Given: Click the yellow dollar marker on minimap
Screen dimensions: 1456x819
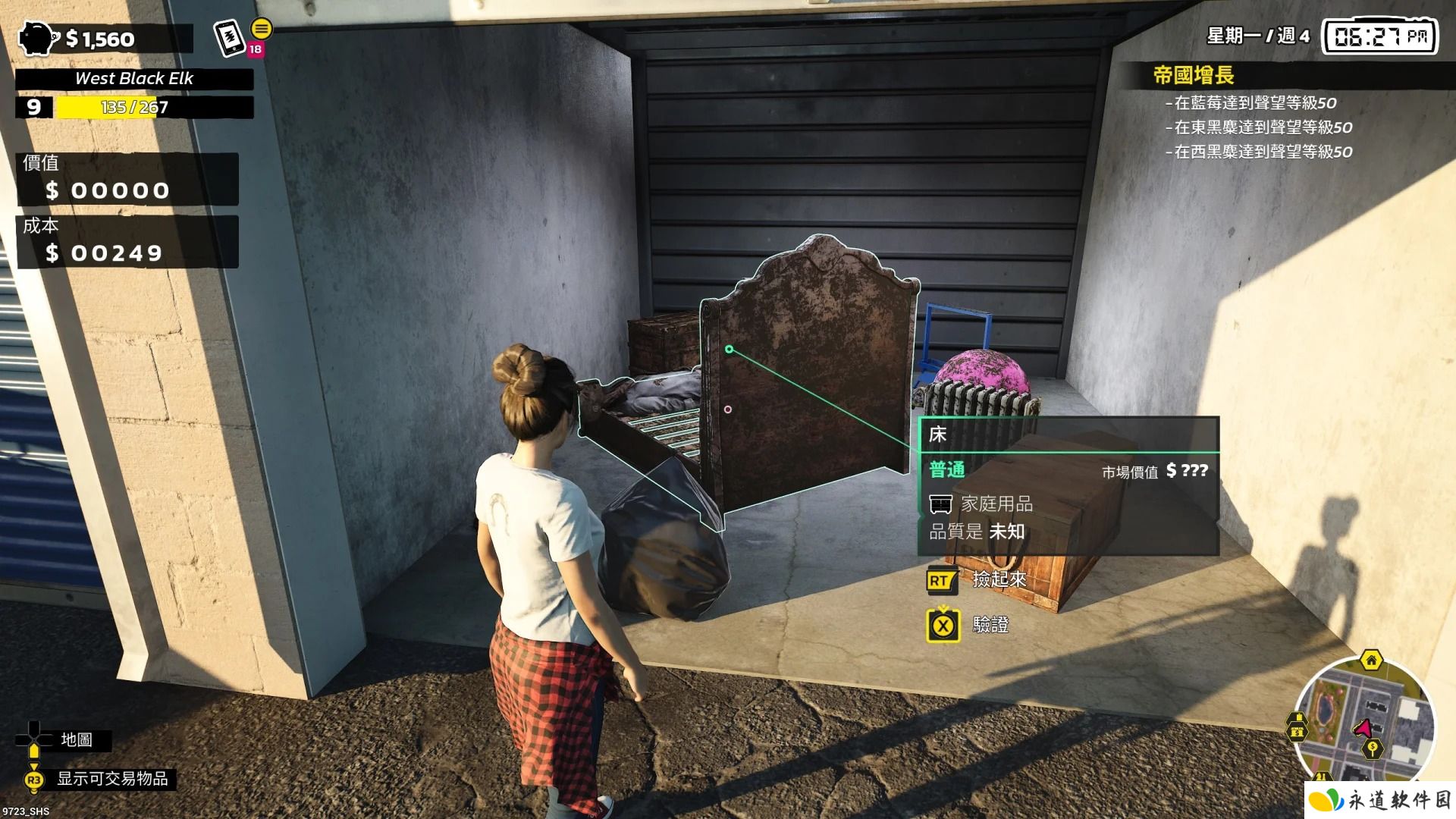Looking at the screenshot, I should coord(1372,749).
